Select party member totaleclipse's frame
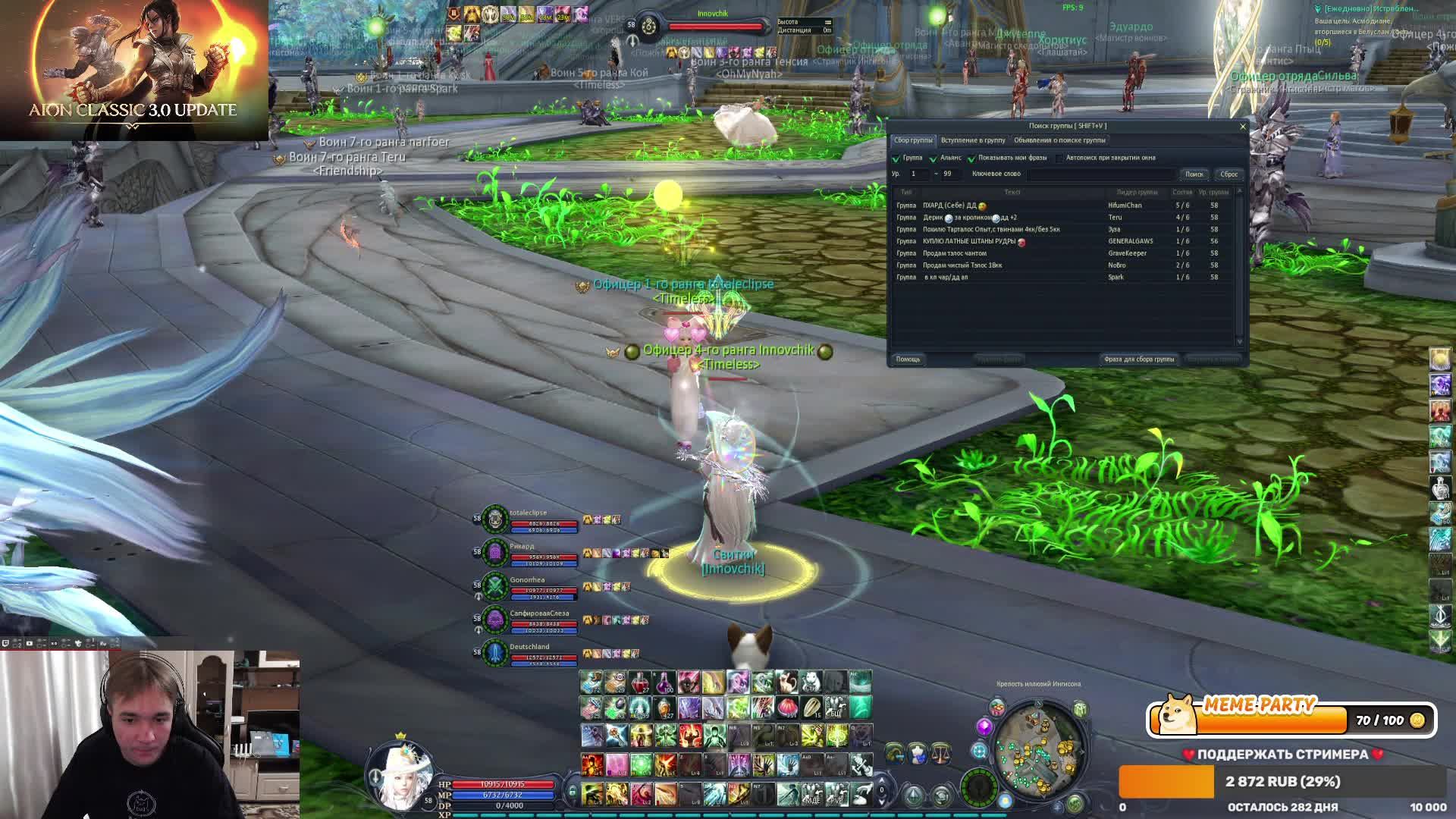The image size is (1456, 819). coord(531,519)
